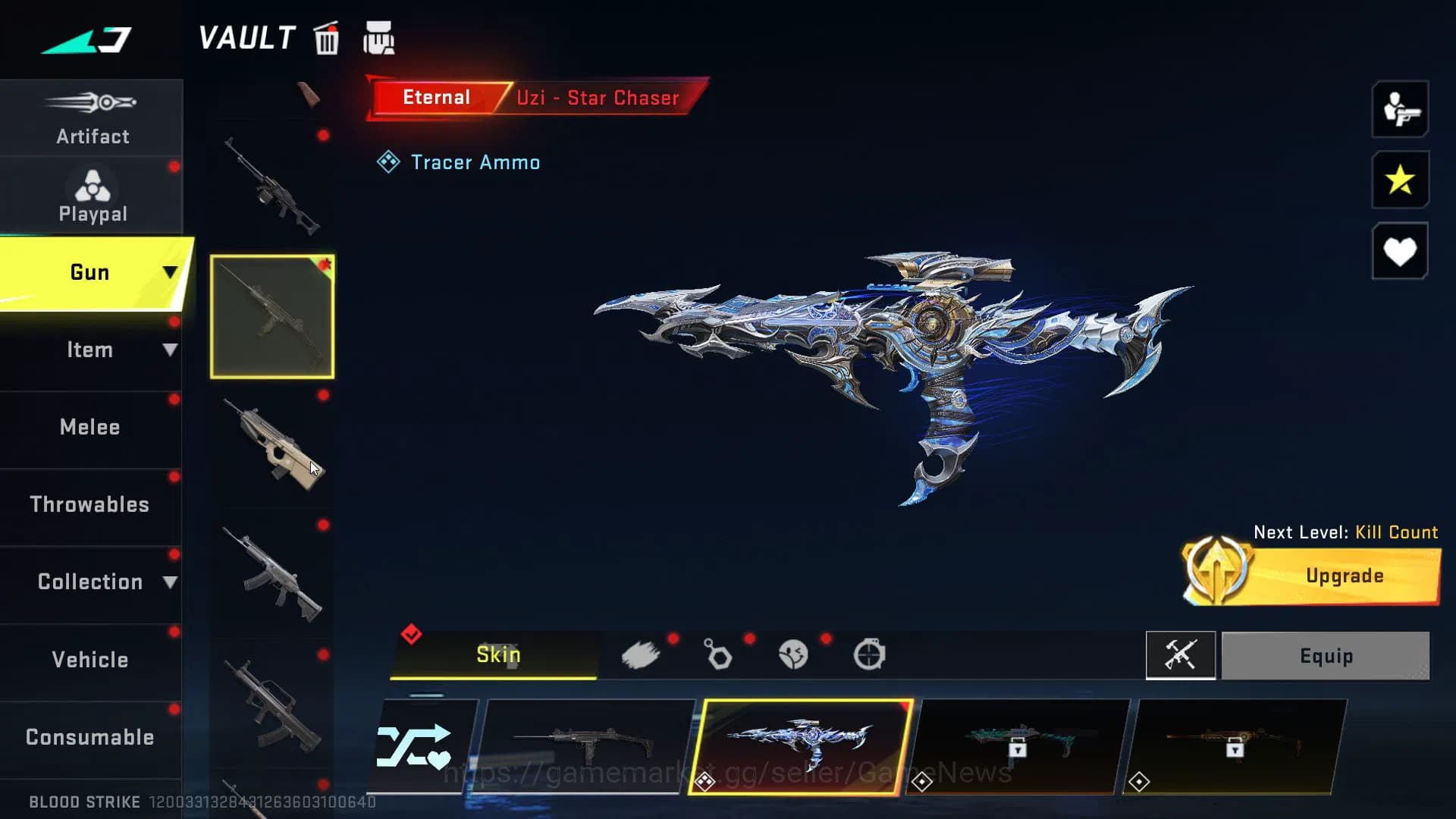Open the Melee category
Viewport: 1456px width, 819px height.
coord(89,427)
